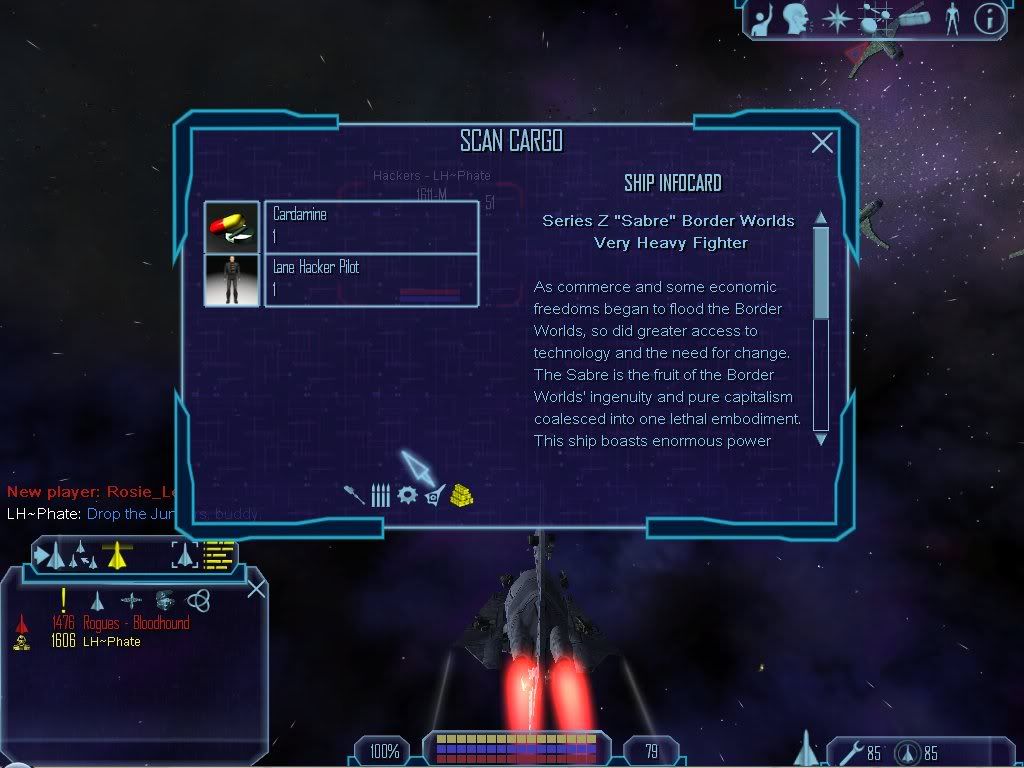1024x768 pixels.
Task: Show equipment with the gear filter icon
Action: pyautogui.click(x=407, y=495)
